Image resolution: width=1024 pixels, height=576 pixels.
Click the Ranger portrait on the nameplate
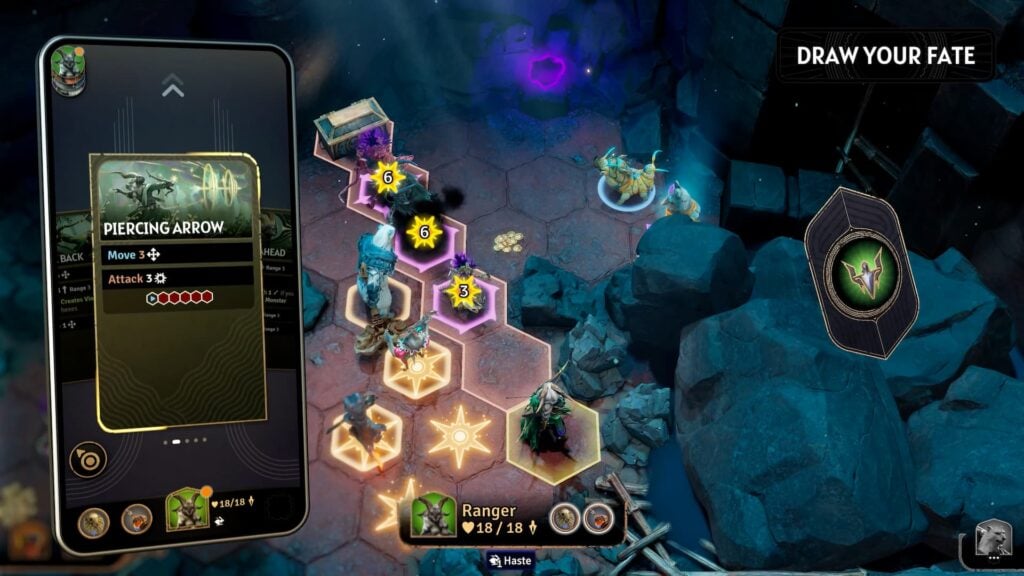coord(434,516)
